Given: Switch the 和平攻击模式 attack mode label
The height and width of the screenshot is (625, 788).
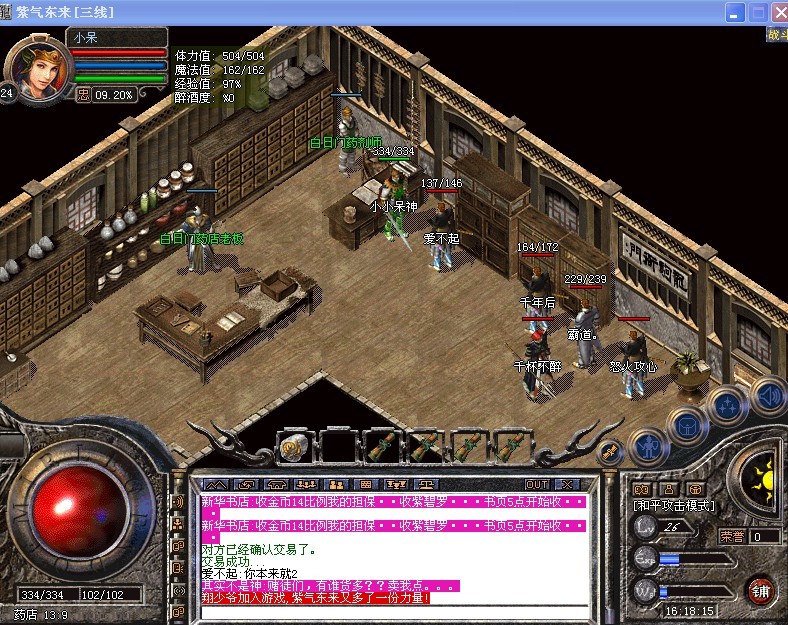Looking at the screenshot, I should tap(675, 506).
